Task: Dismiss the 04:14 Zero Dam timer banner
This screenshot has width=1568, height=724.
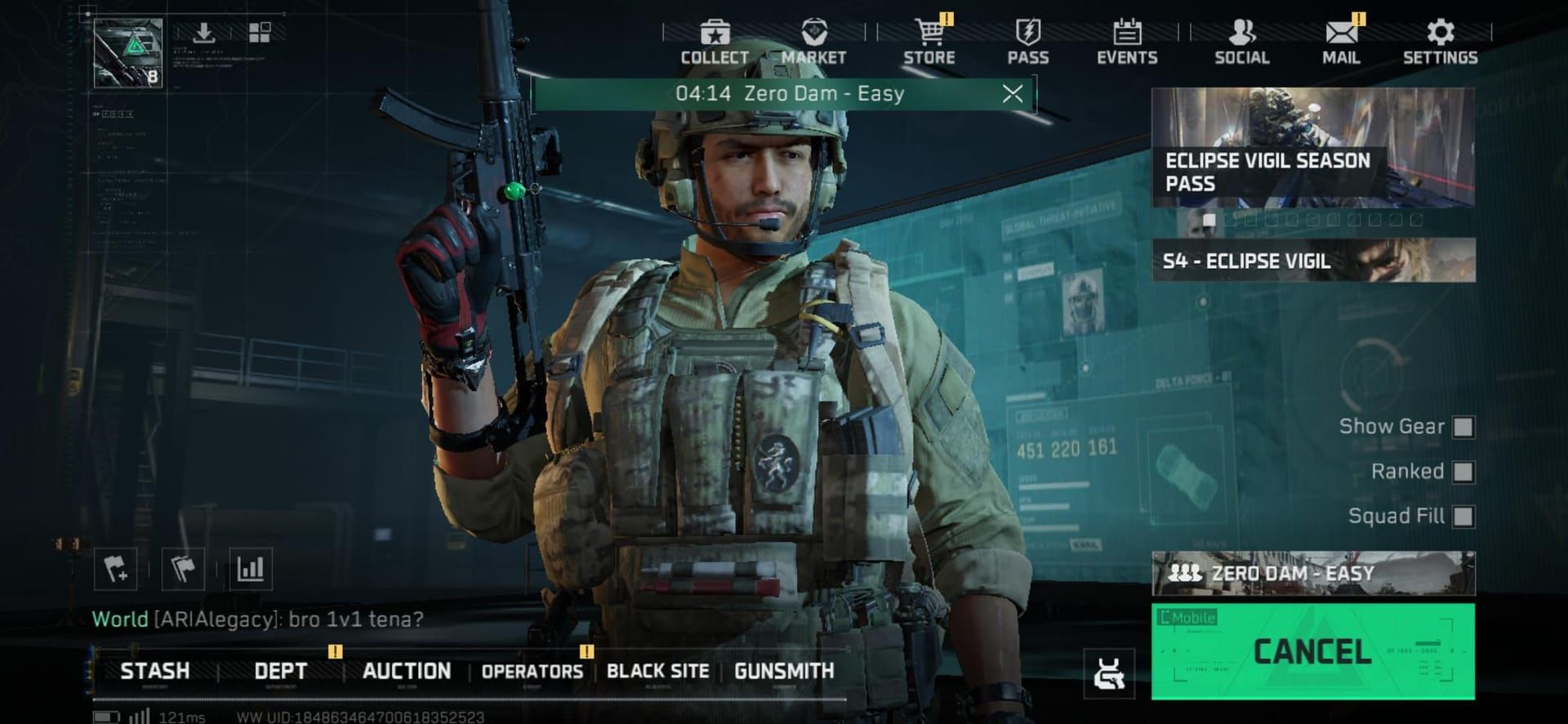Action: [x=1014, y=94]
